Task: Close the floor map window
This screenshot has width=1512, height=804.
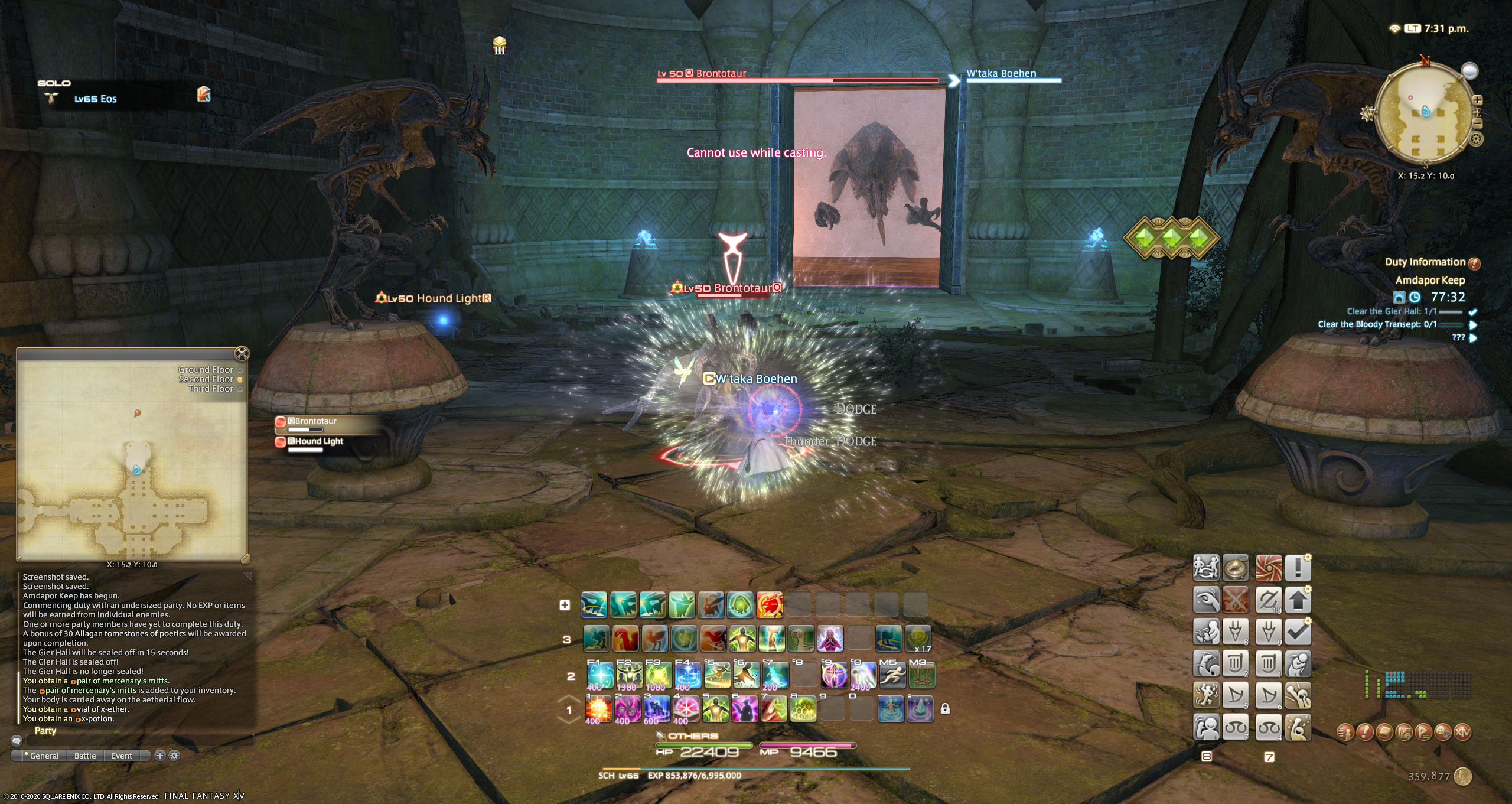Action: [x=242, y=354]
